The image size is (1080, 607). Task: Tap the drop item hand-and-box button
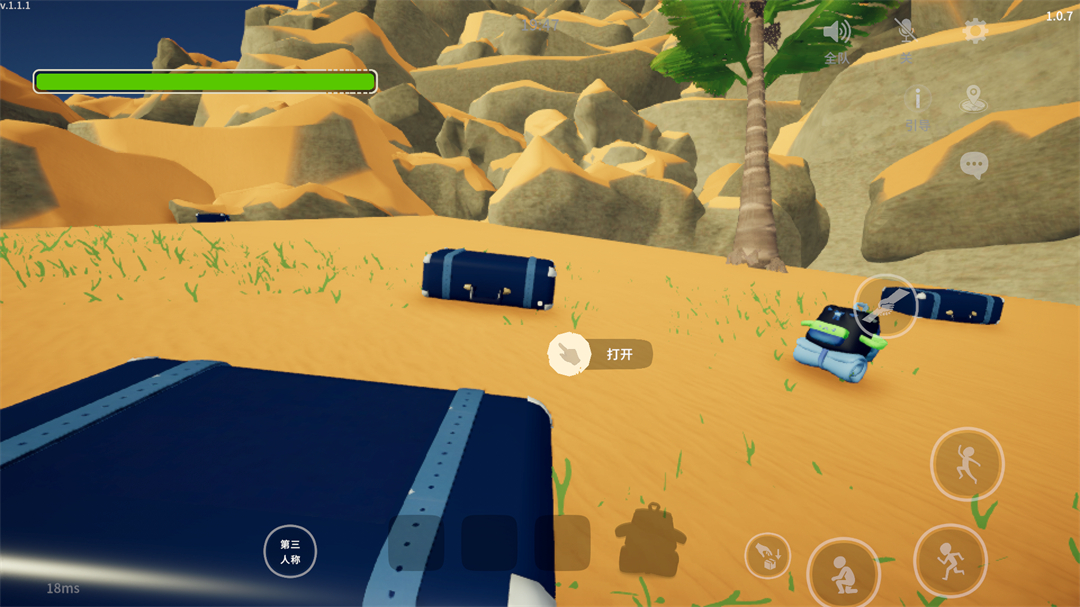767,556
